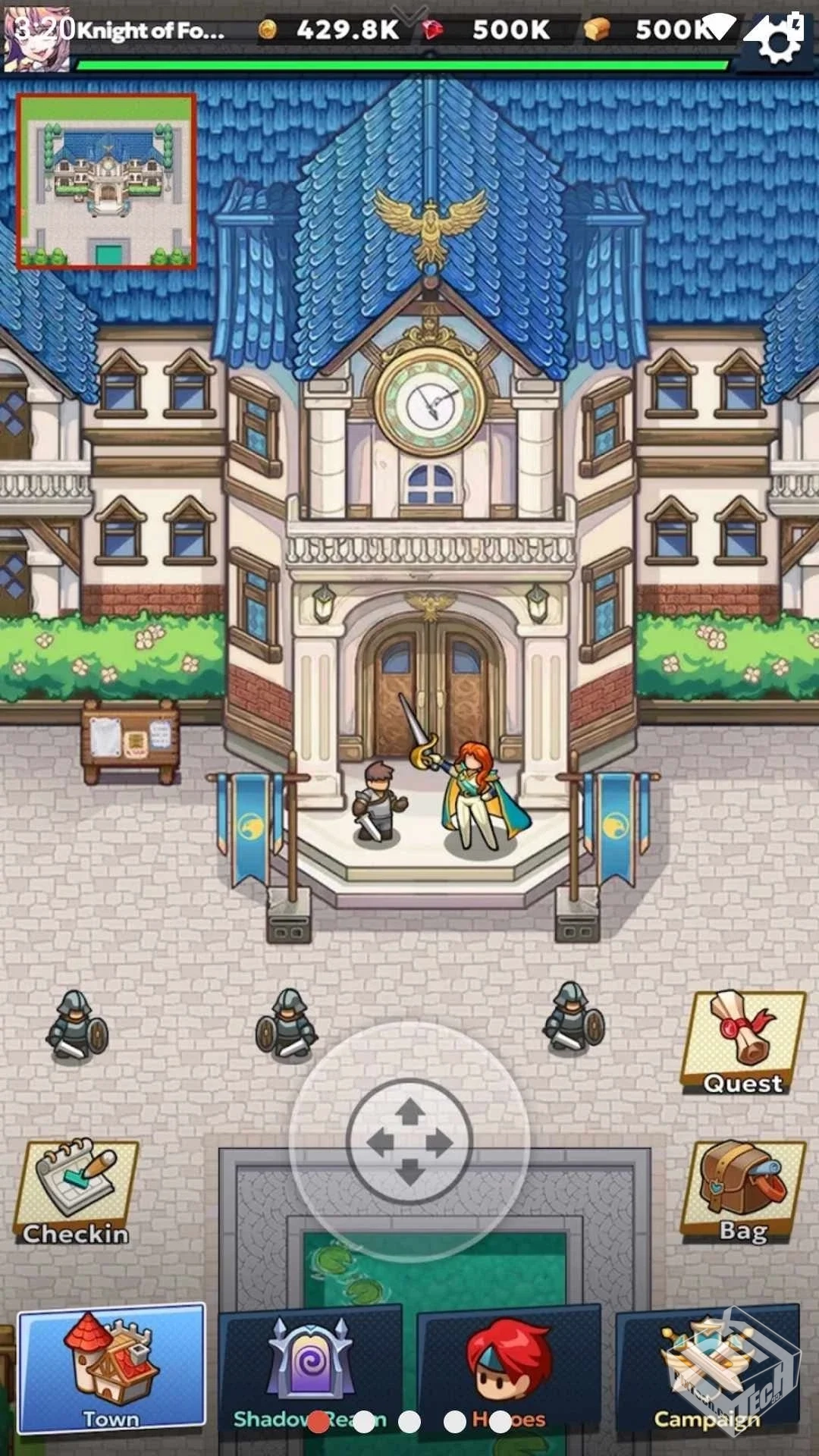Image resolution: width=819 pixels, height=1456 pixels.
Task: Open the town minimap
Action: (x=106, y=182)
